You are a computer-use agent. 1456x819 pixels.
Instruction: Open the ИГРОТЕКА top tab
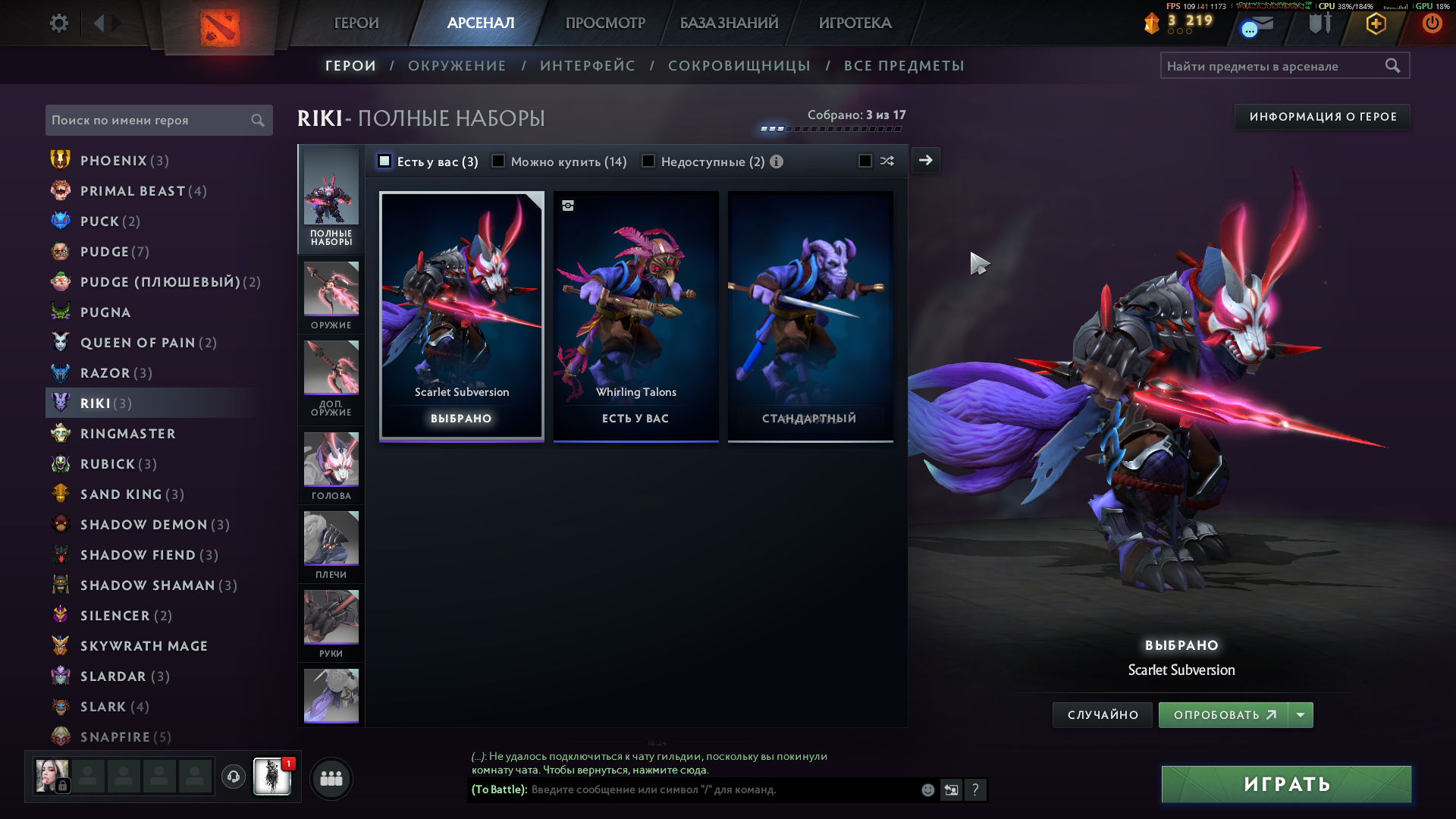point(855,24)
